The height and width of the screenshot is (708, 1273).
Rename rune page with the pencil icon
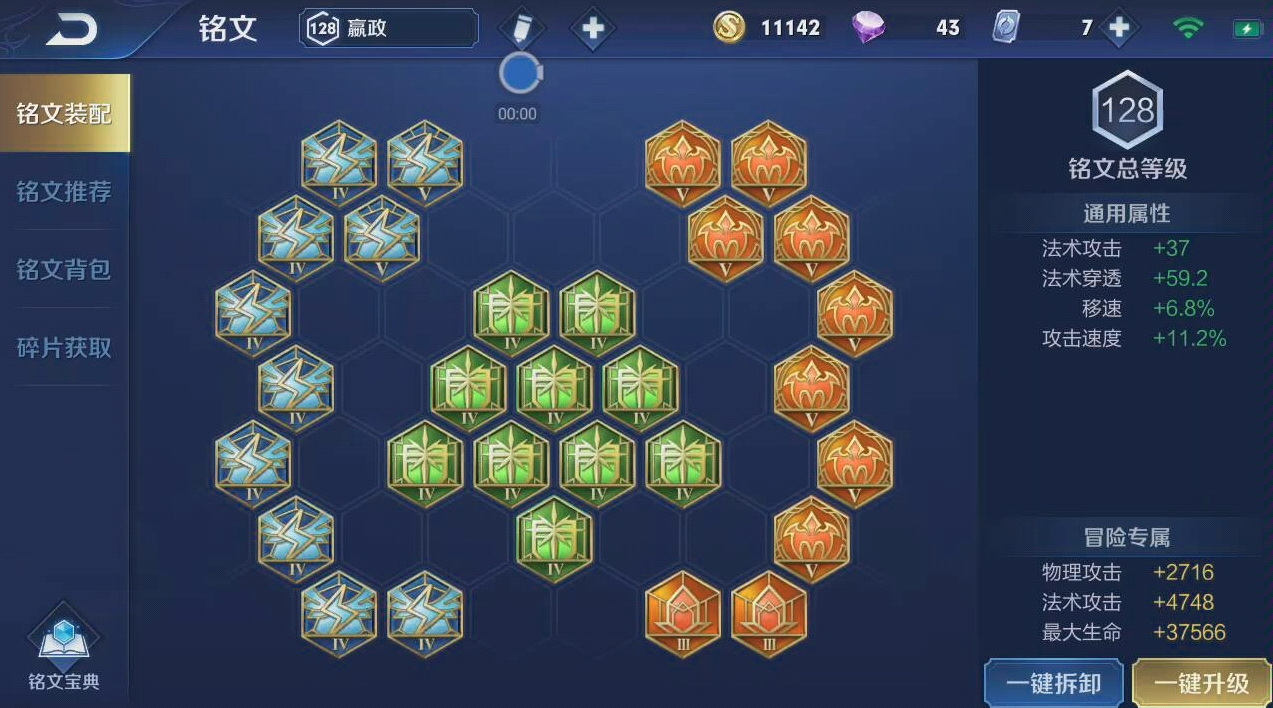click(x=521, y=28)
